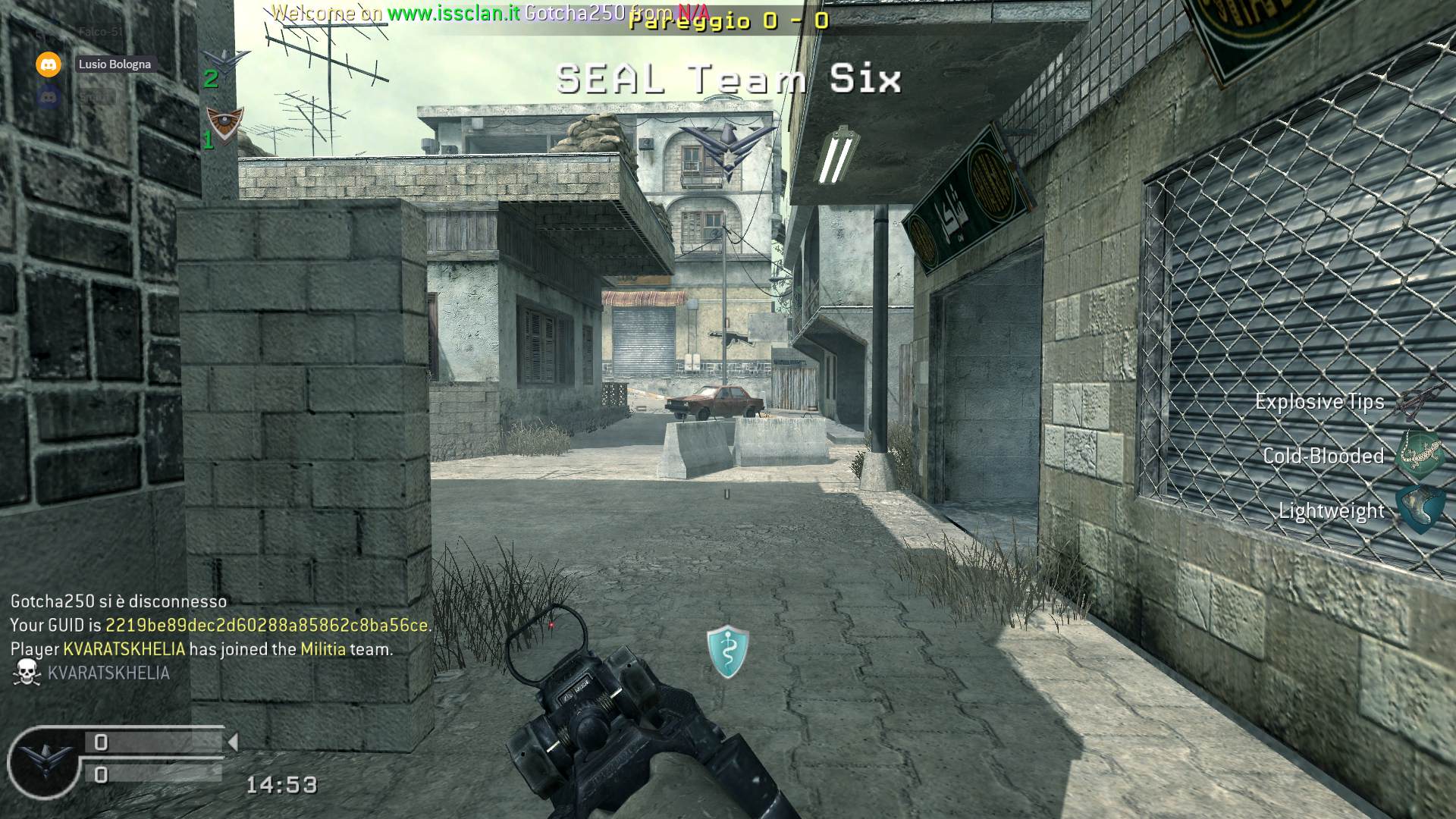Select the Lightweight perk icon

coord(1420,509)
